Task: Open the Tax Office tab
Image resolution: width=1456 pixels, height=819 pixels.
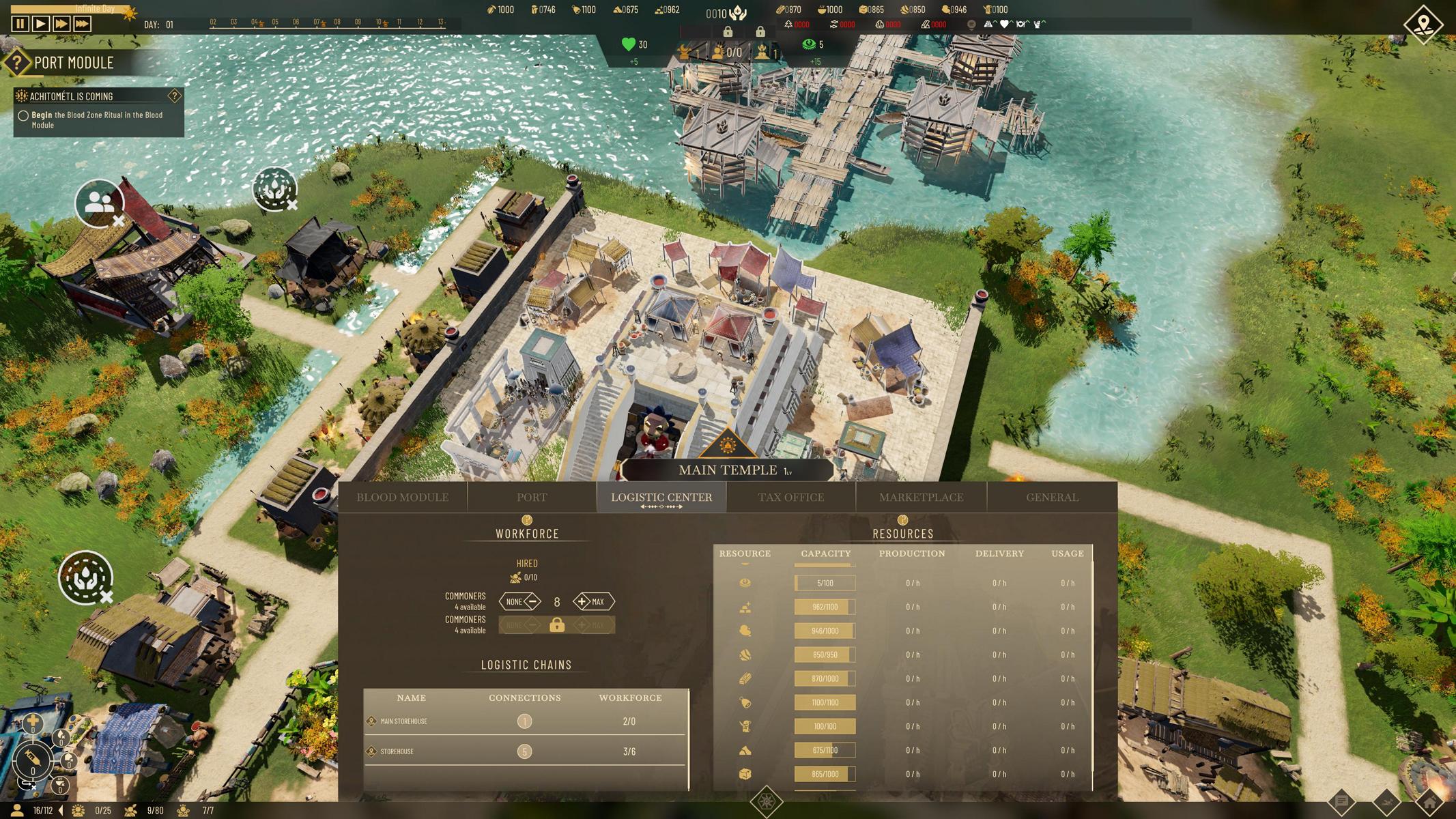Action: click(790, 498)
